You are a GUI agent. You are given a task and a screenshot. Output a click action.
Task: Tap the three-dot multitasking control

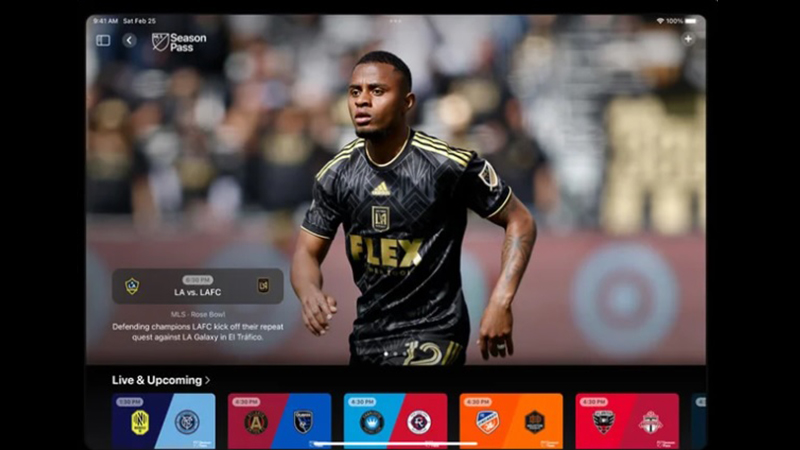pos(396,20)
